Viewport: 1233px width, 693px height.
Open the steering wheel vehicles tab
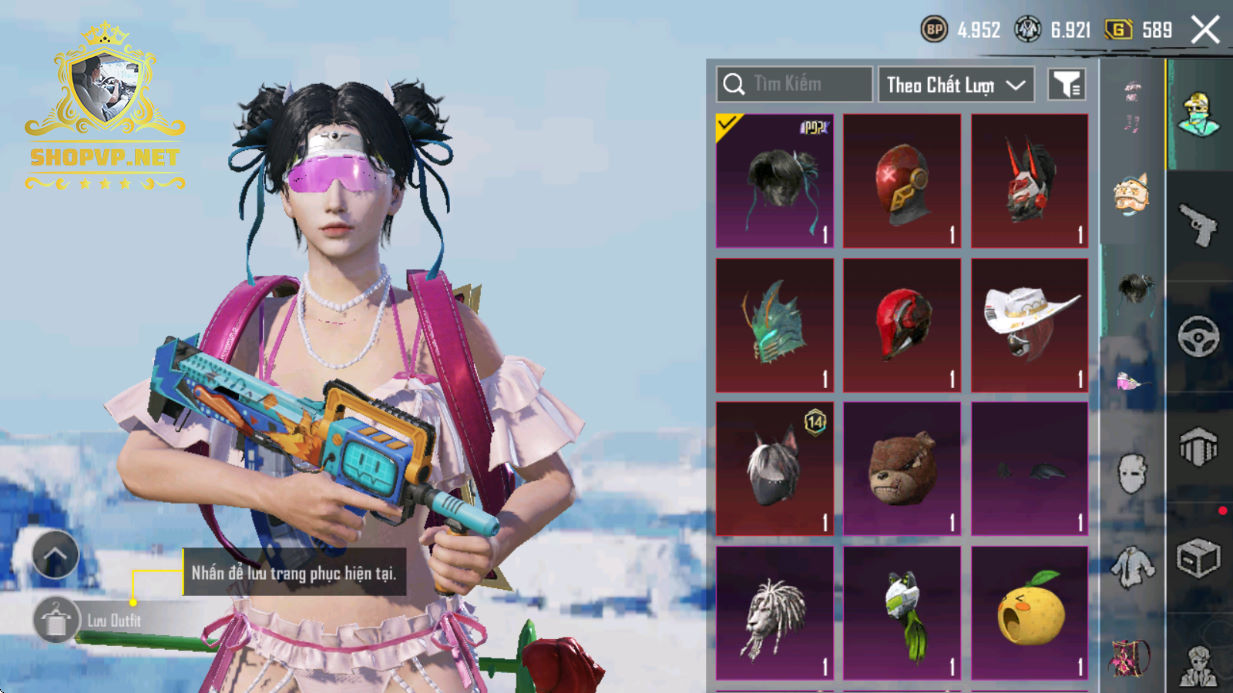(x=1198, y=337)
